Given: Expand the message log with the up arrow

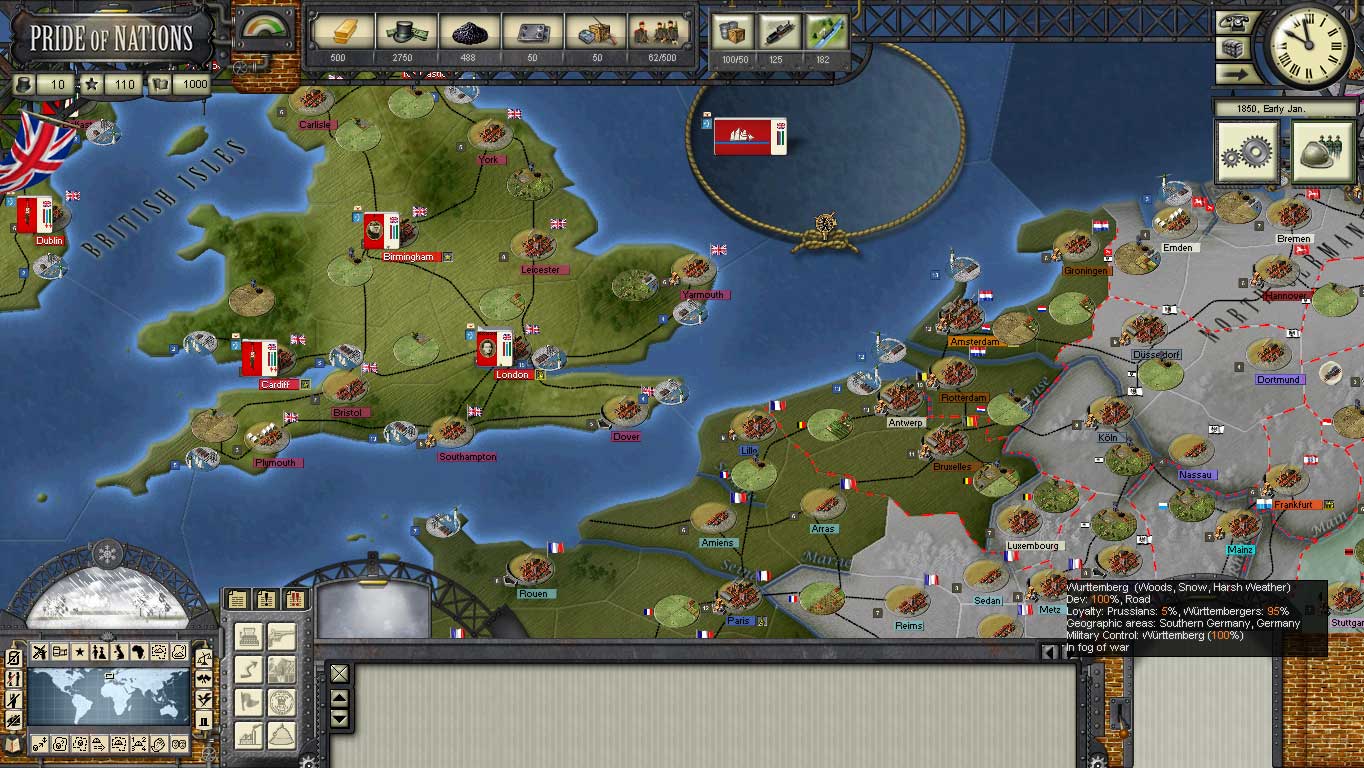Looking at the screenshot, I should coord(338,698).
